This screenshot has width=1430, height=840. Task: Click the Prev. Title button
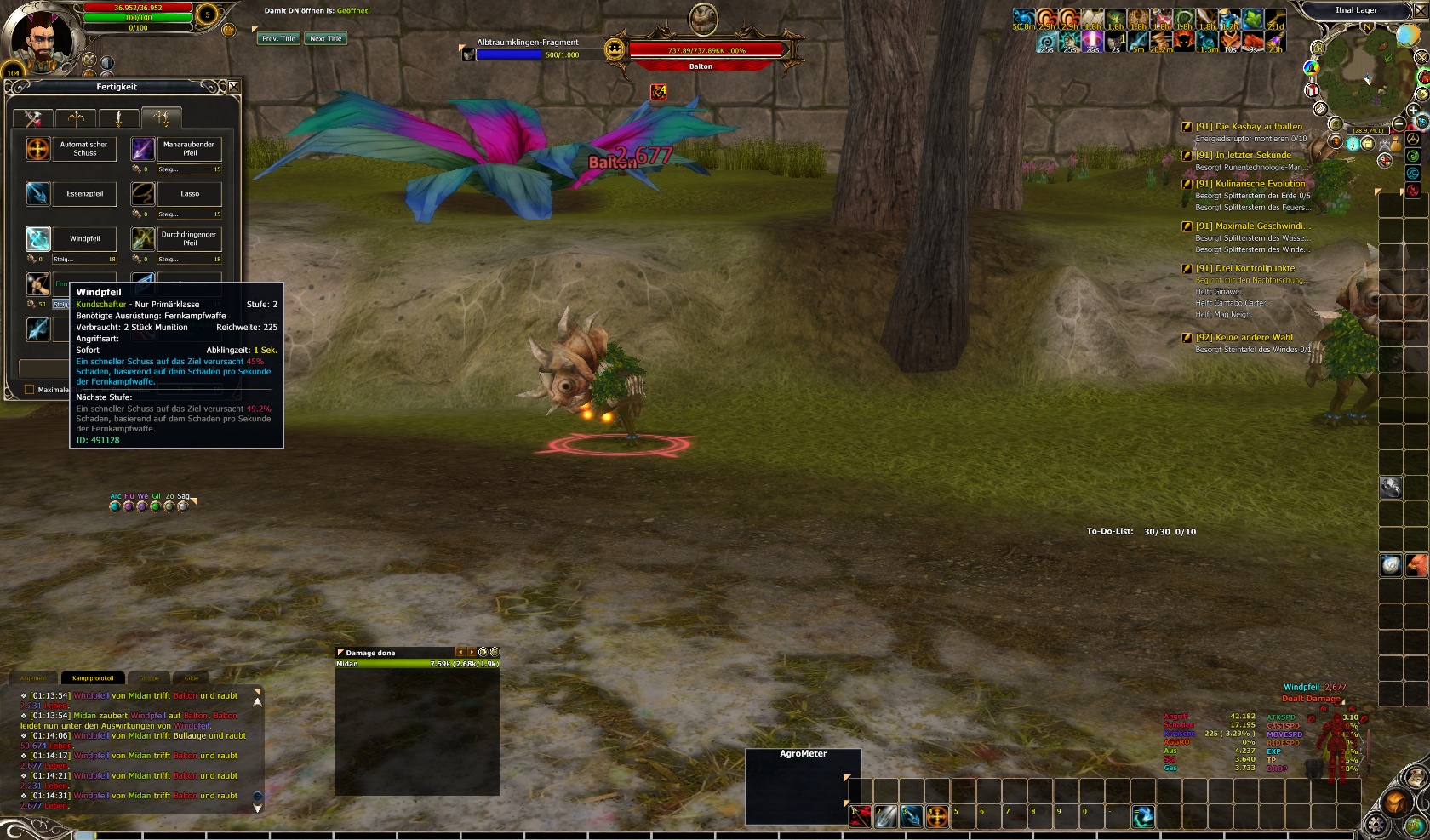tap(278, 39)
